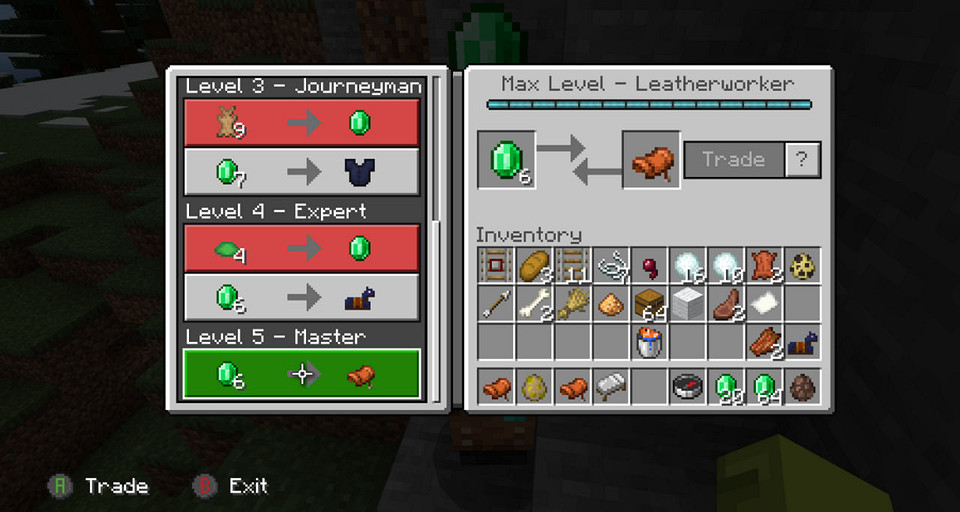The height and width of the screenshot is (512, 960).
Task: Select the Master saddle trade offer
Action: click(301, 375)
